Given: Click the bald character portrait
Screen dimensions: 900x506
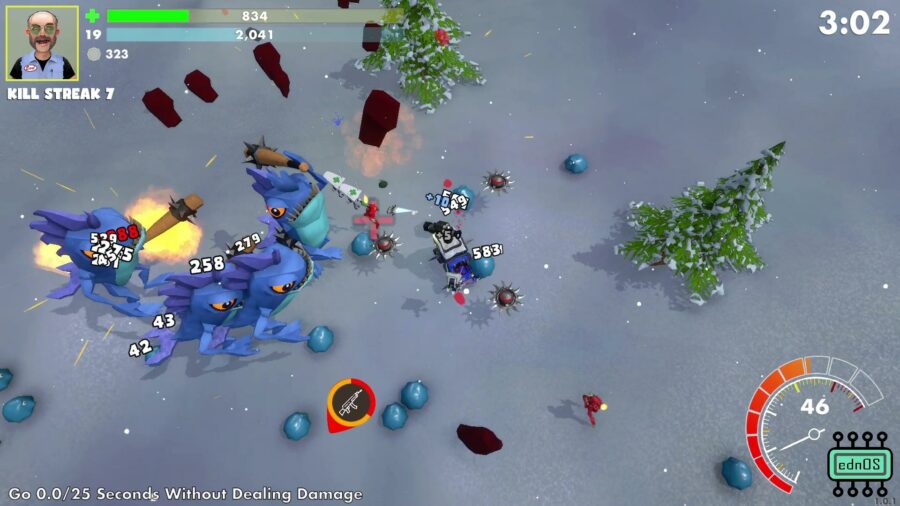Looking at the screenshot, I should pyautogui.click(x=42, y=44).
